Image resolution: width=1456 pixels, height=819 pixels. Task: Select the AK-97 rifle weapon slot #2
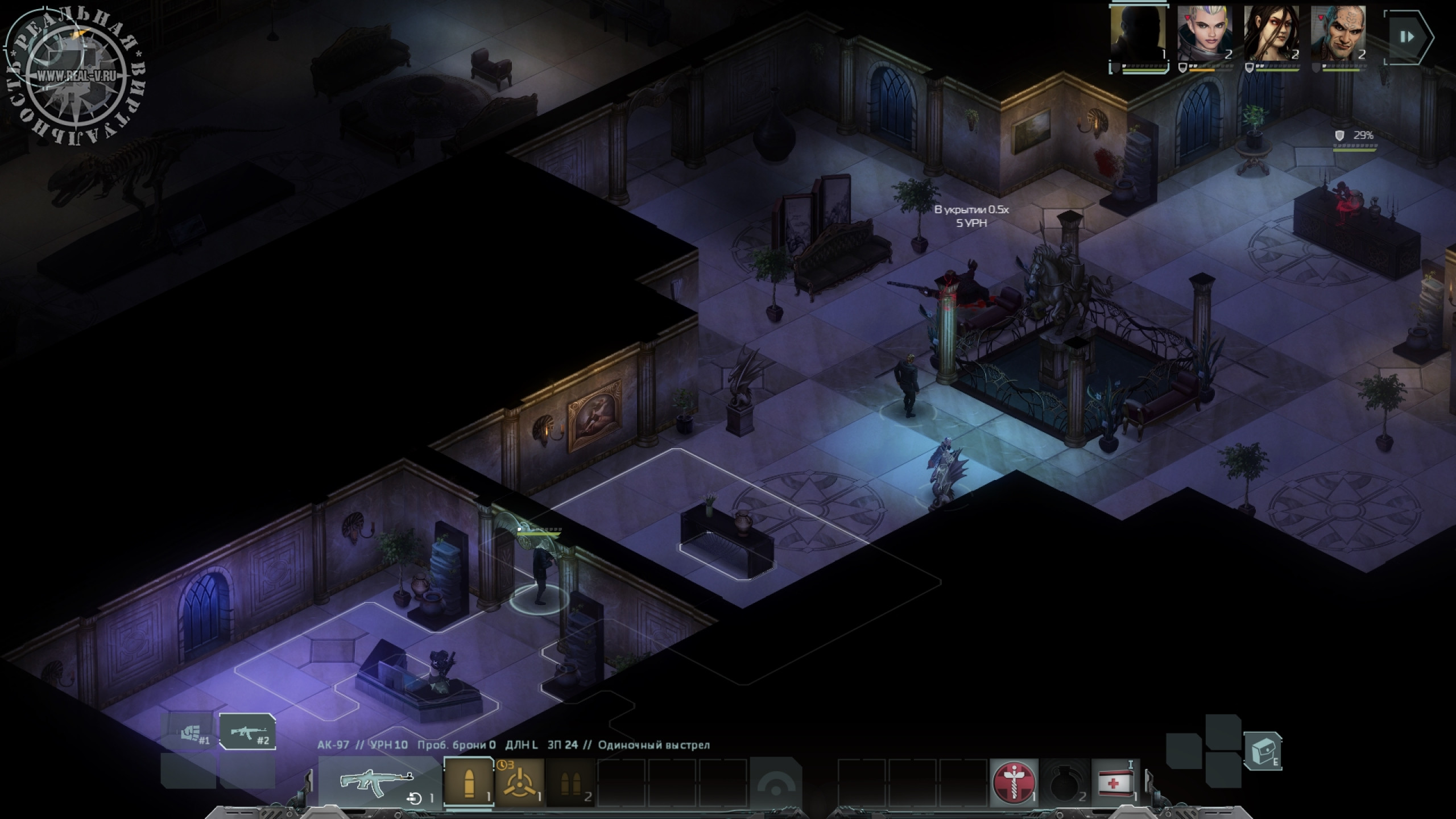[x=247, y=732]
